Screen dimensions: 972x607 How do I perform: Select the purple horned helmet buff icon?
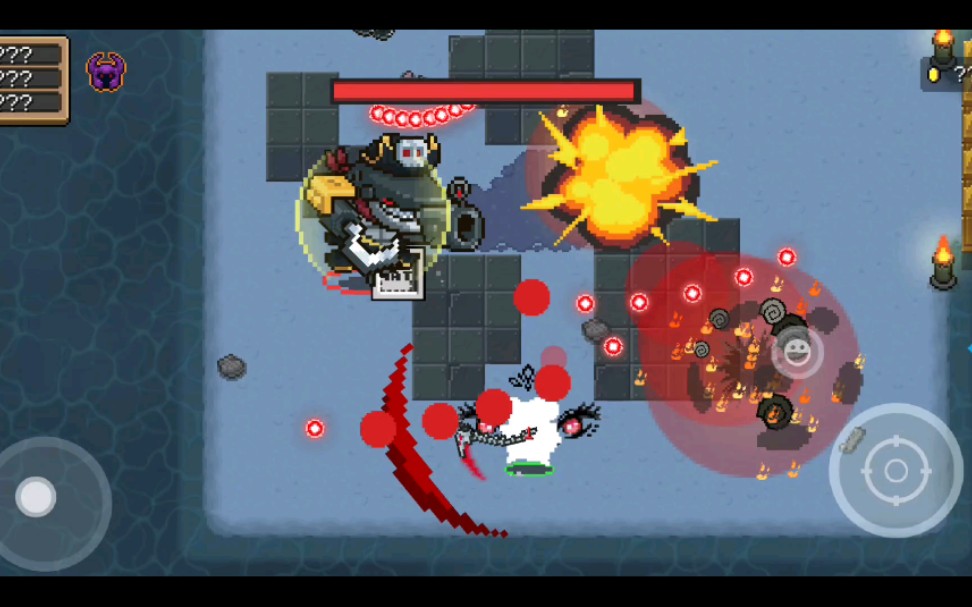106,72
